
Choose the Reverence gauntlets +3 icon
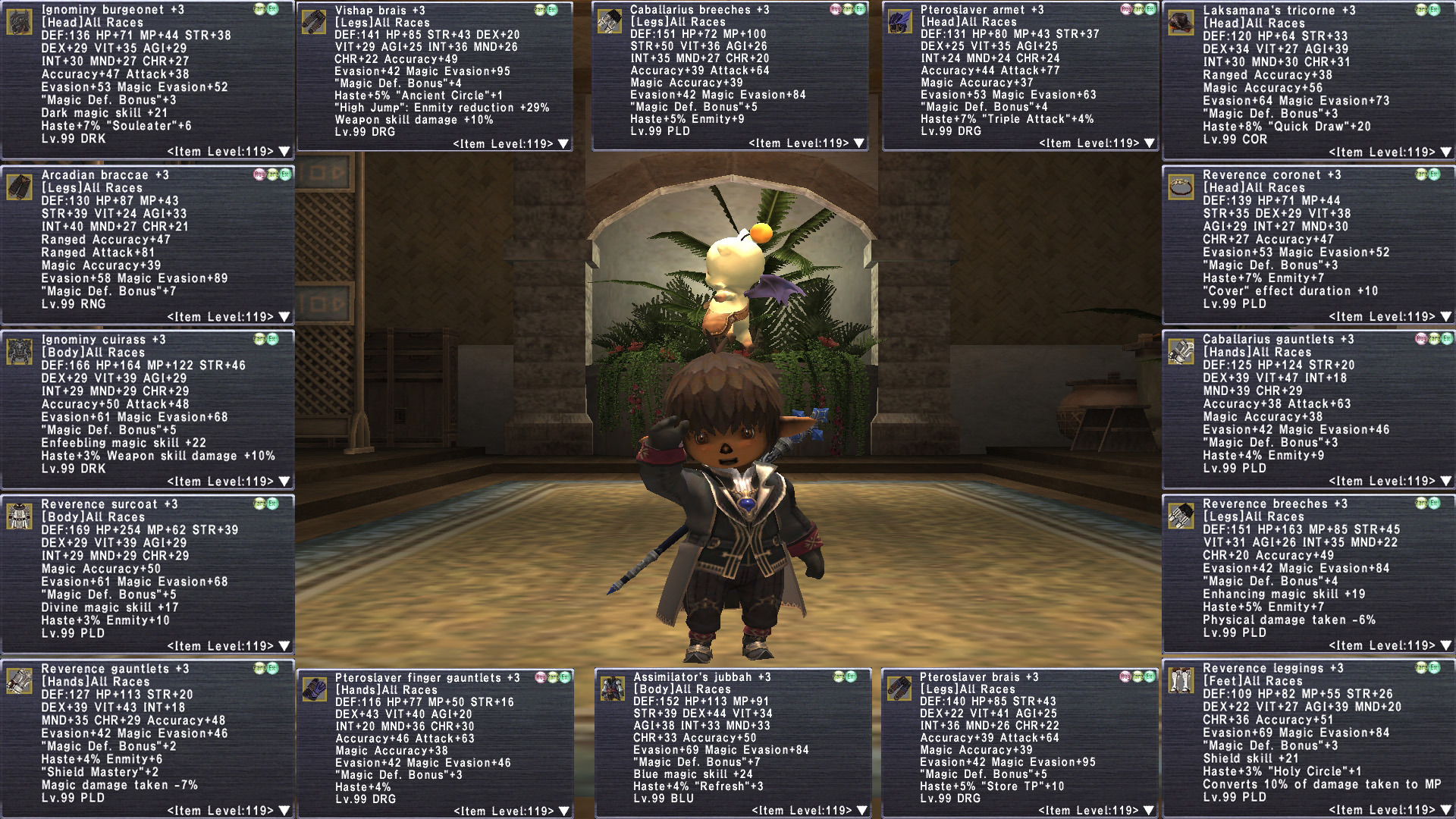point(20,681)
